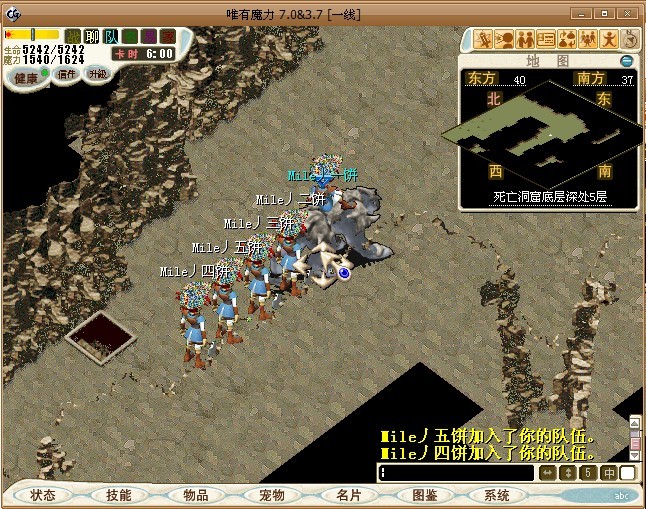Click the chat text input box
The image size is (646, 509).
click(x=455, y=473)
